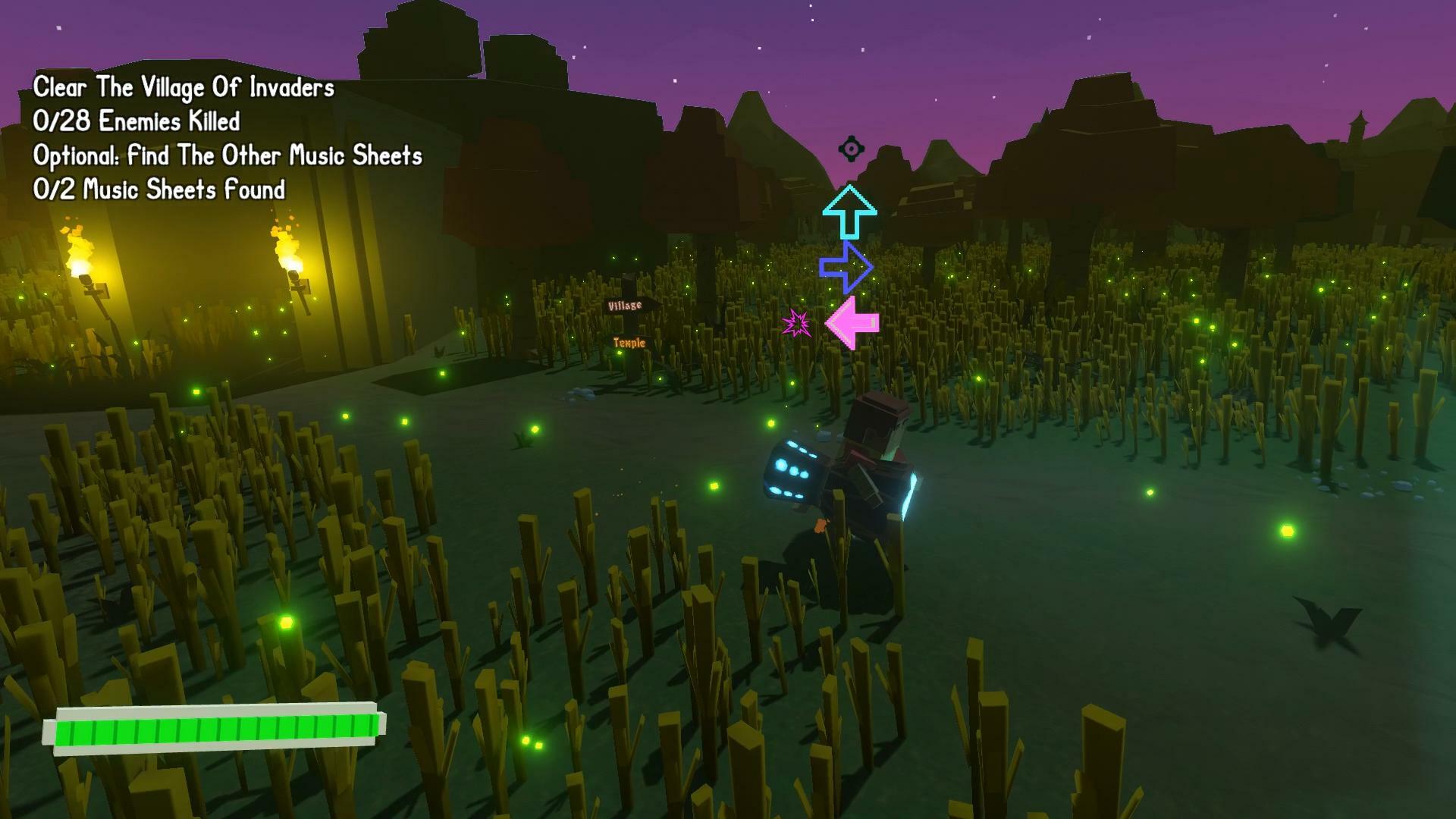Click the optional Music Sheets objective text
The height and width of the screenshot is (819, 1456).
click(x=227, y=156)
